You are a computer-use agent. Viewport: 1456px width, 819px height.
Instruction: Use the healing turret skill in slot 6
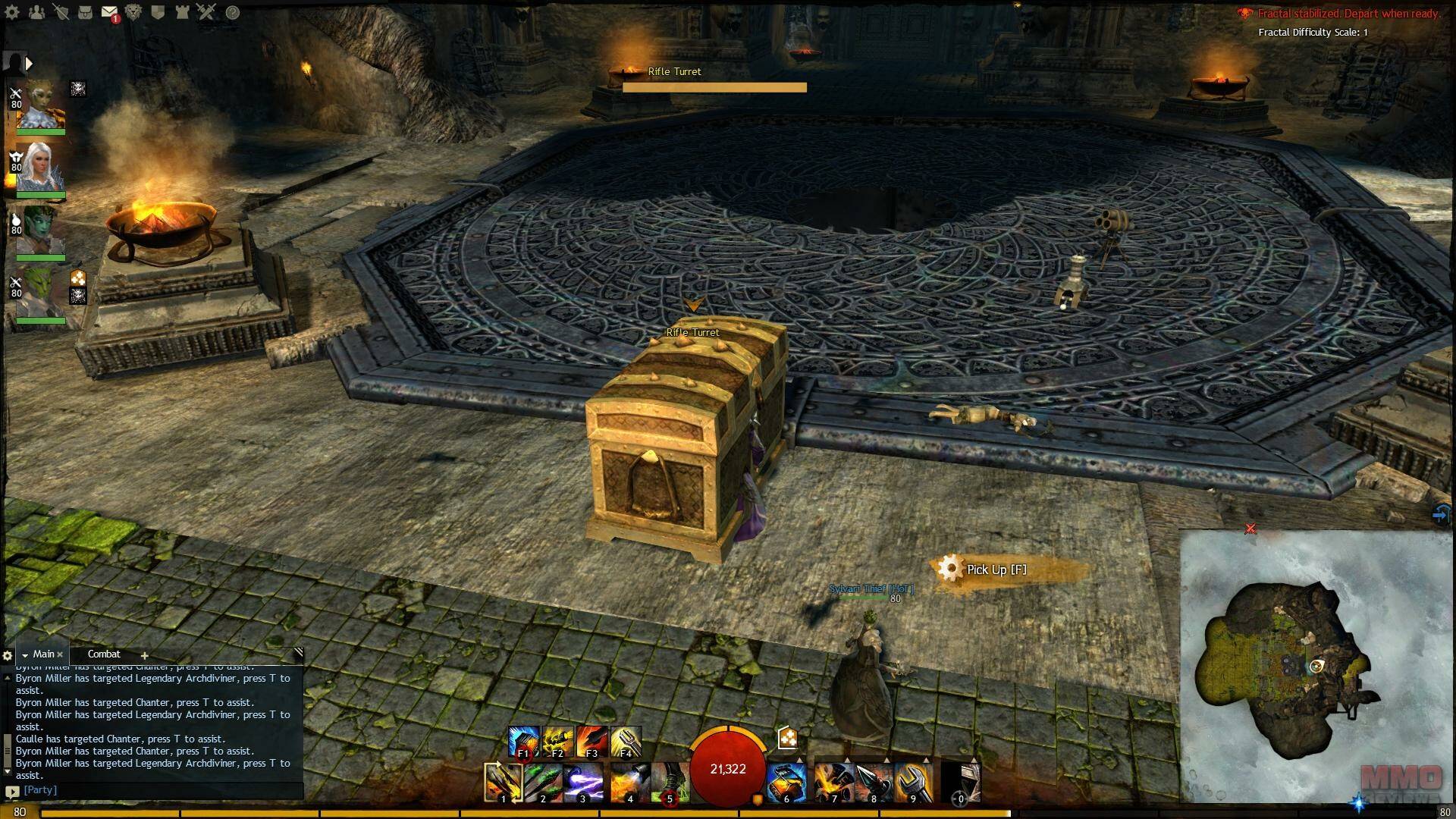click(786, 783)
